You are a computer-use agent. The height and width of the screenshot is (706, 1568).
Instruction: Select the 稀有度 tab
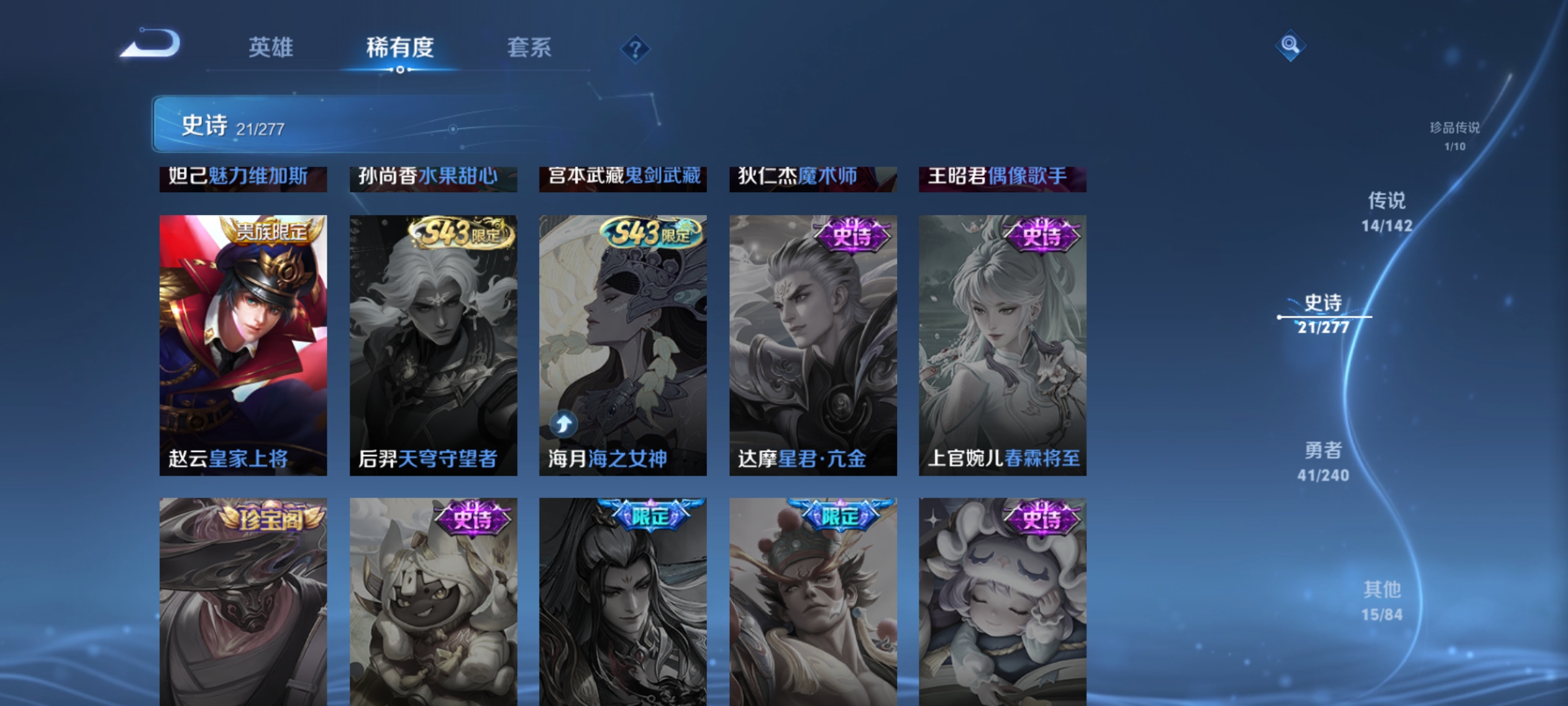(x=400, y=48)
